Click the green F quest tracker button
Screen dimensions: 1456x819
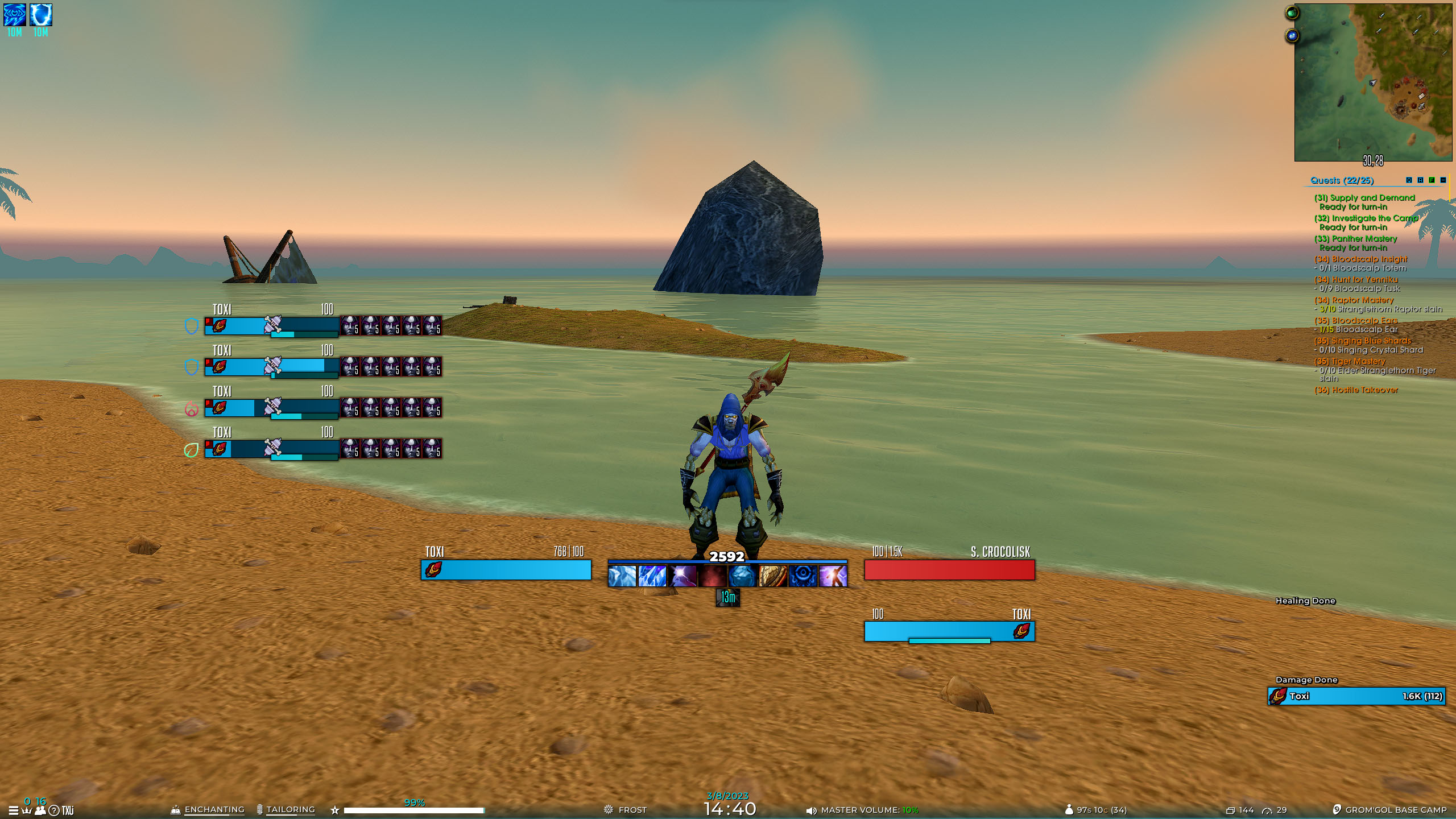[1432, 180]
